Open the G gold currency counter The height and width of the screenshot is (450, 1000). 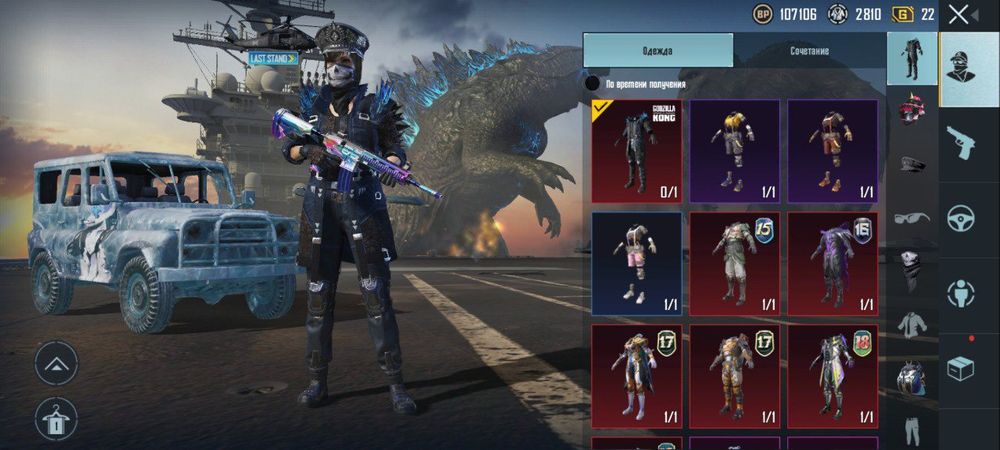(x=913, y=14)
